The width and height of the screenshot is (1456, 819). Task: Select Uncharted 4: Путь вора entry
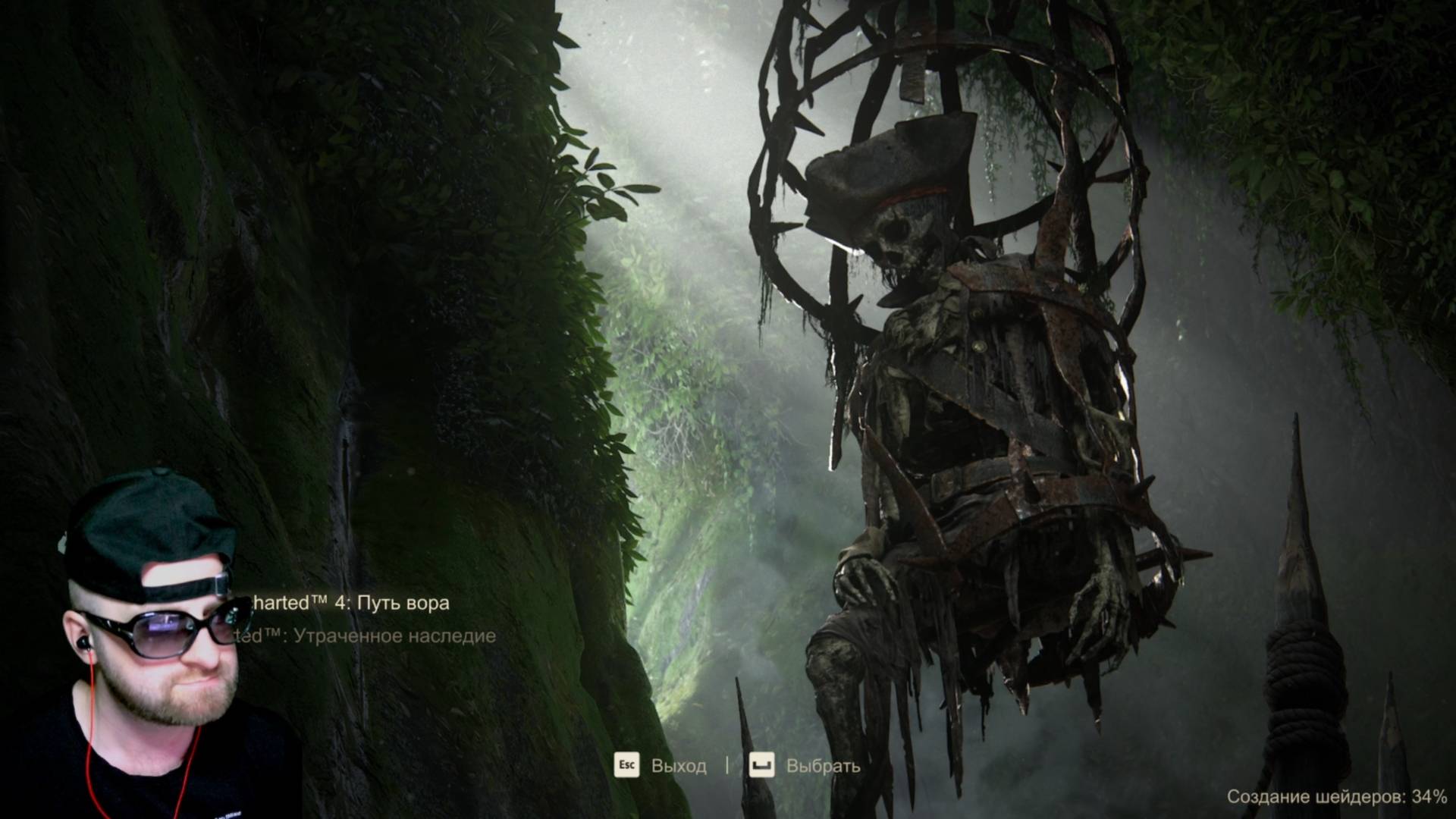tap(349, 603)
